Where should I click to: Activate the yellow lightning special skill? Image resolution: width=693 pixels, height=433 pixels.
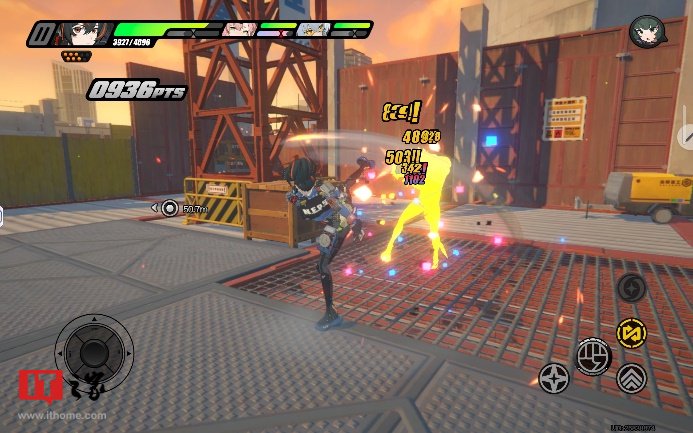click(631, 331)
